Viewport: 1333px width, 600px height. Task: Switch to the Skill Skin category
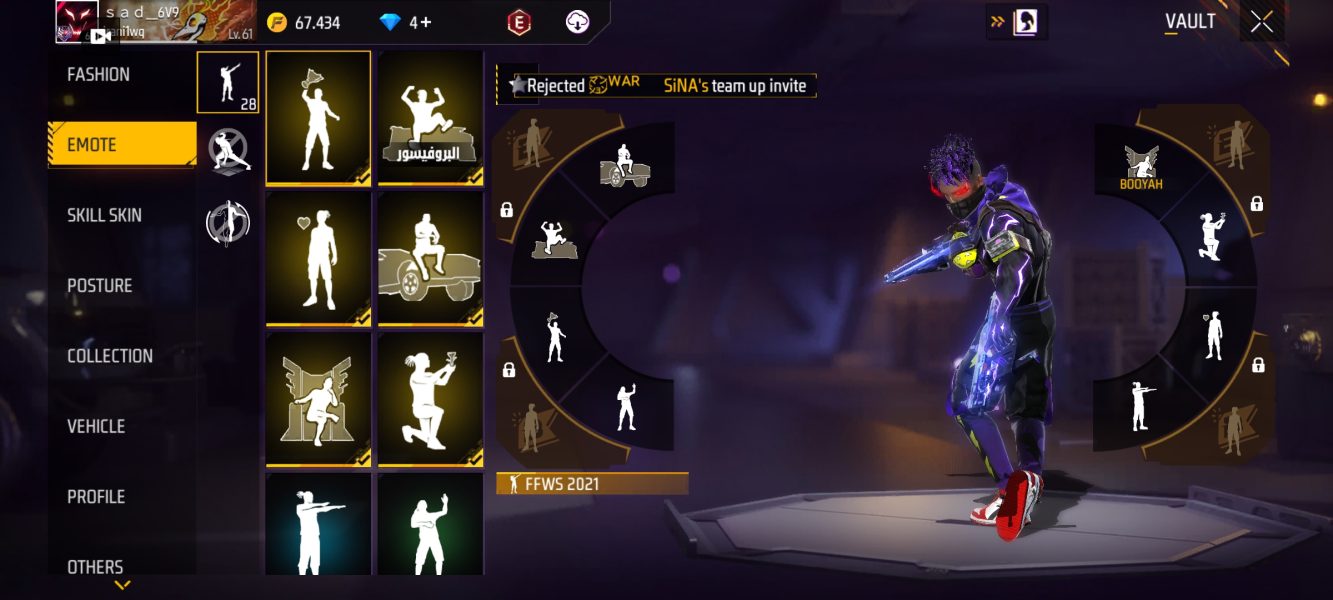coord(104,215)
